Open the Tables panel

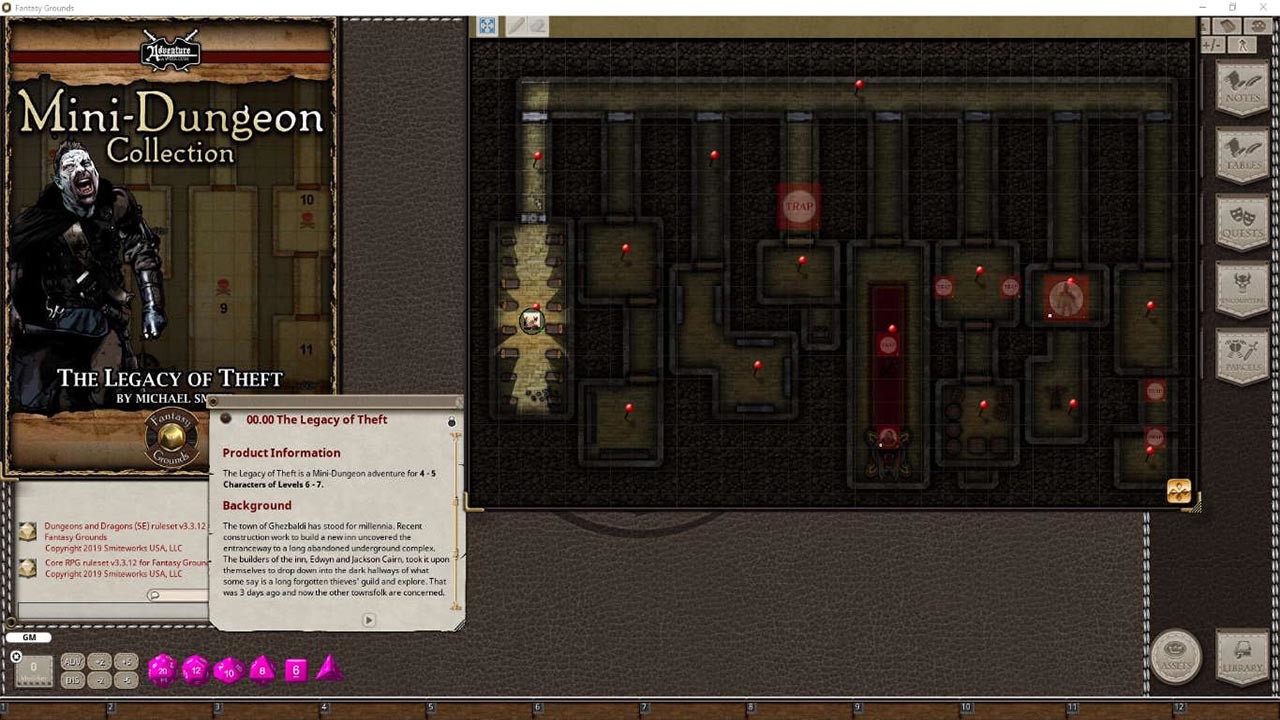tap(1242, 150)
